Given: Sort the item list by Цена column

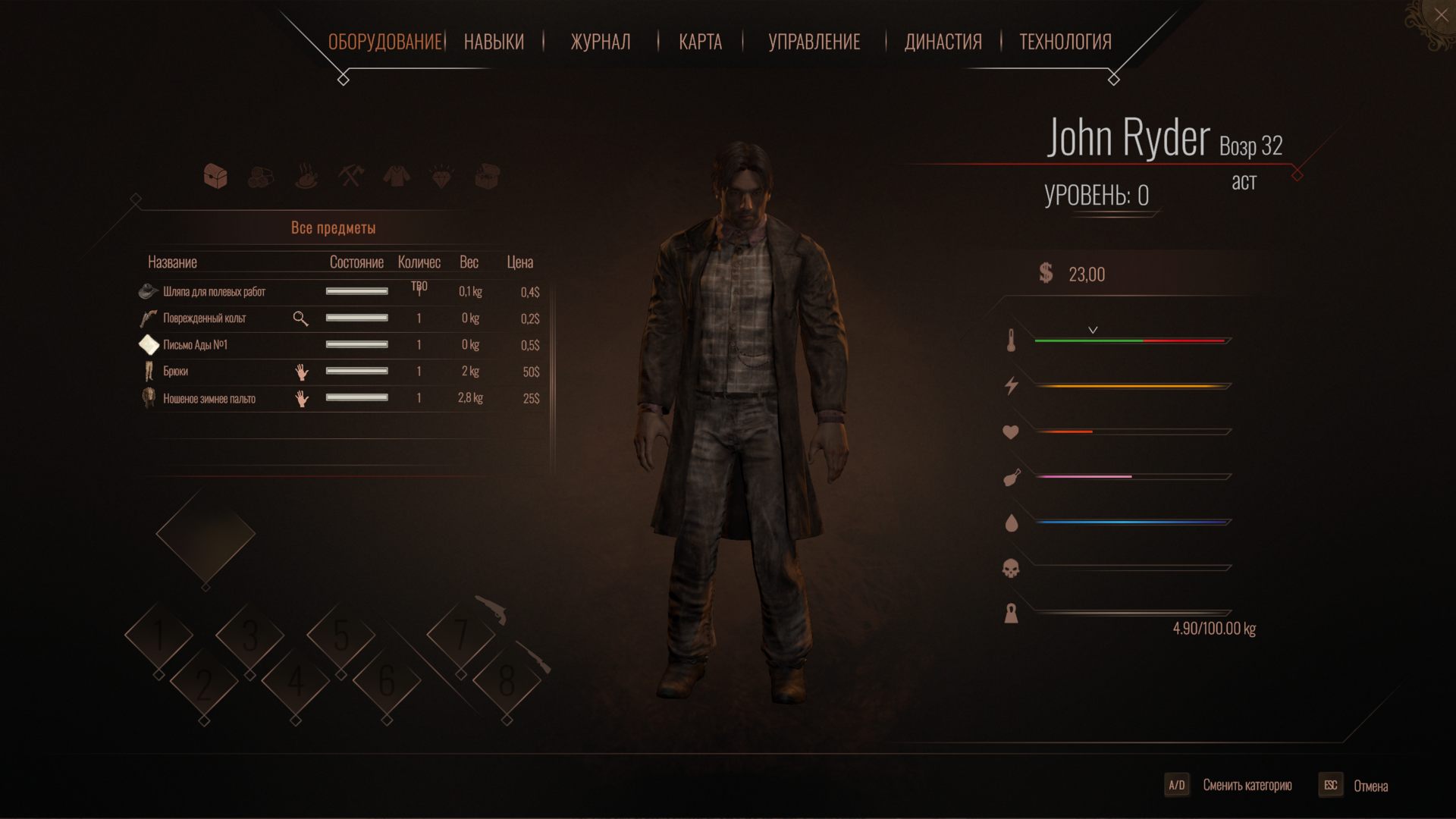Looking at the screenshot, I should click(x=519, y=262).
